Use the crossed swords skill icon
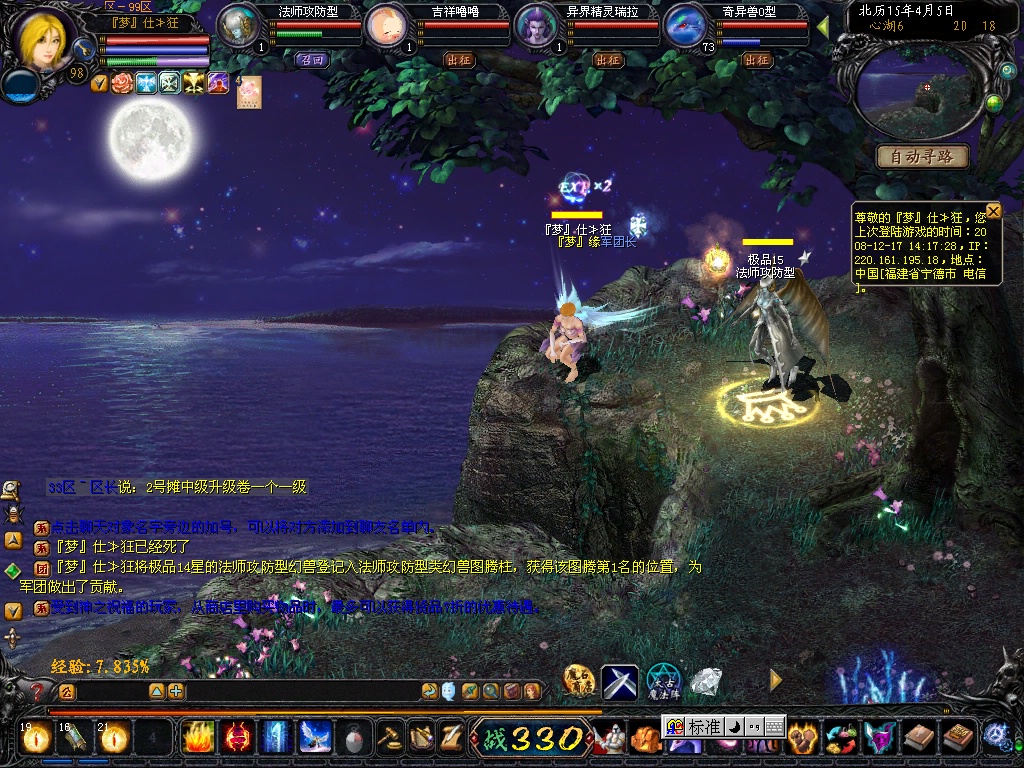 tap(619, 682)
